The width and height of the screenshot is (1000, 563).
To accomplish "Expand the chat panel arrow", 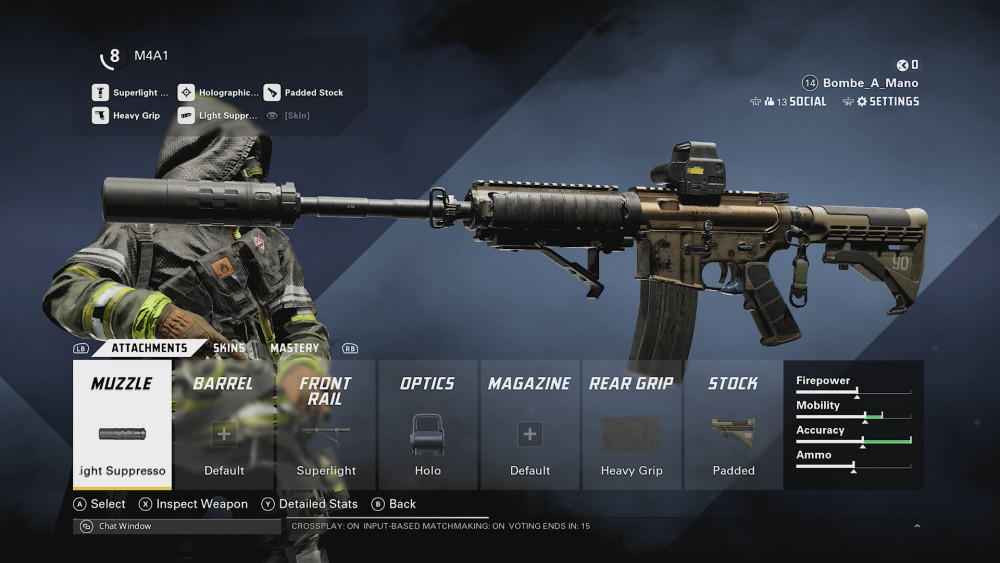I will click(917, 526).
